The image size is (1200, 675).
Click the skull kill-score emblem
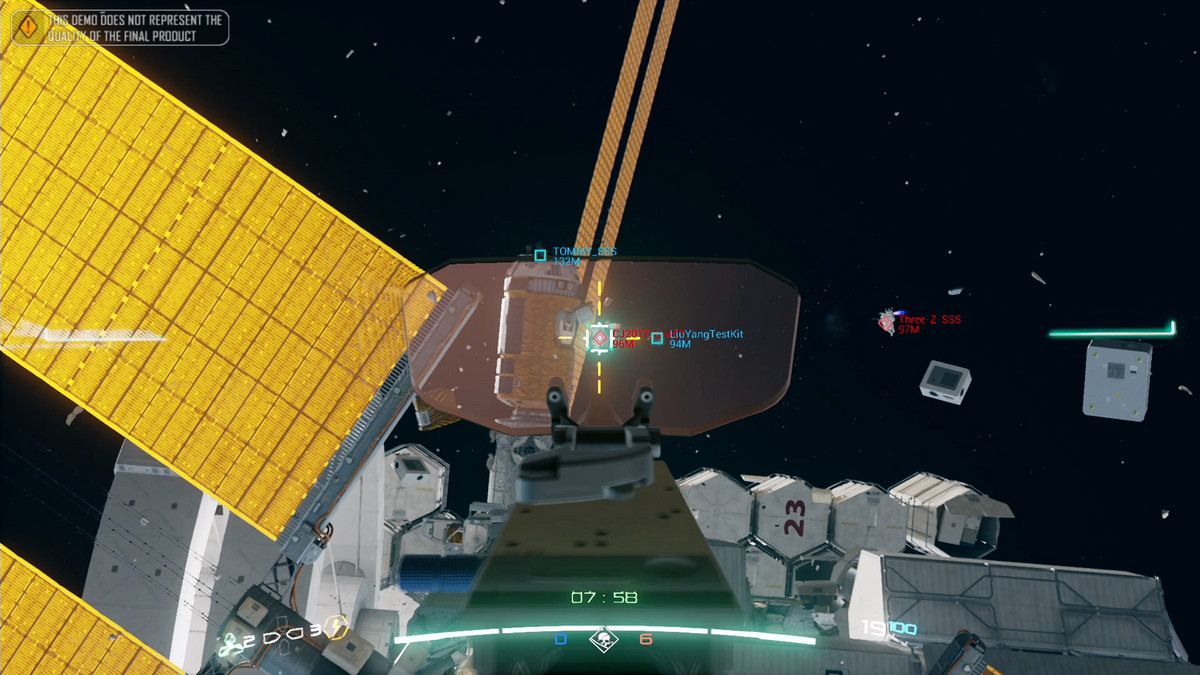603,640
